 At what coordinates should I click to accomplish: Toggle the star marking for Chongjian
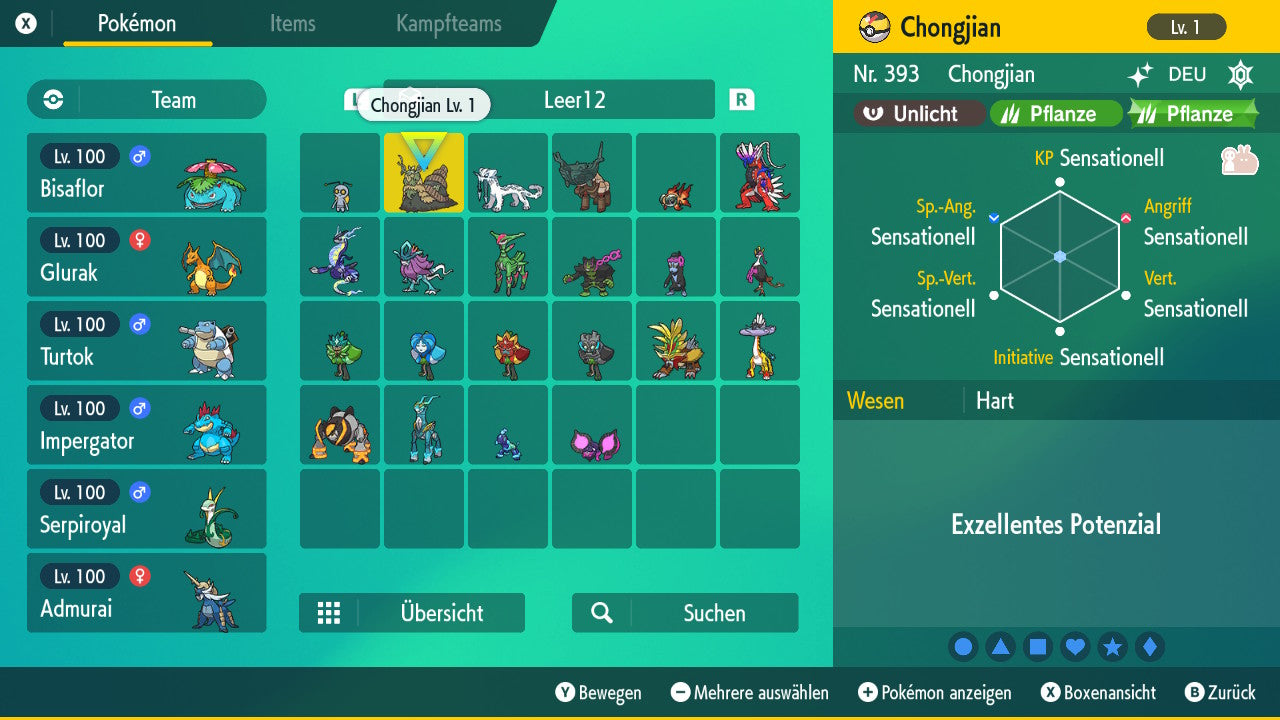(1112, 646)
